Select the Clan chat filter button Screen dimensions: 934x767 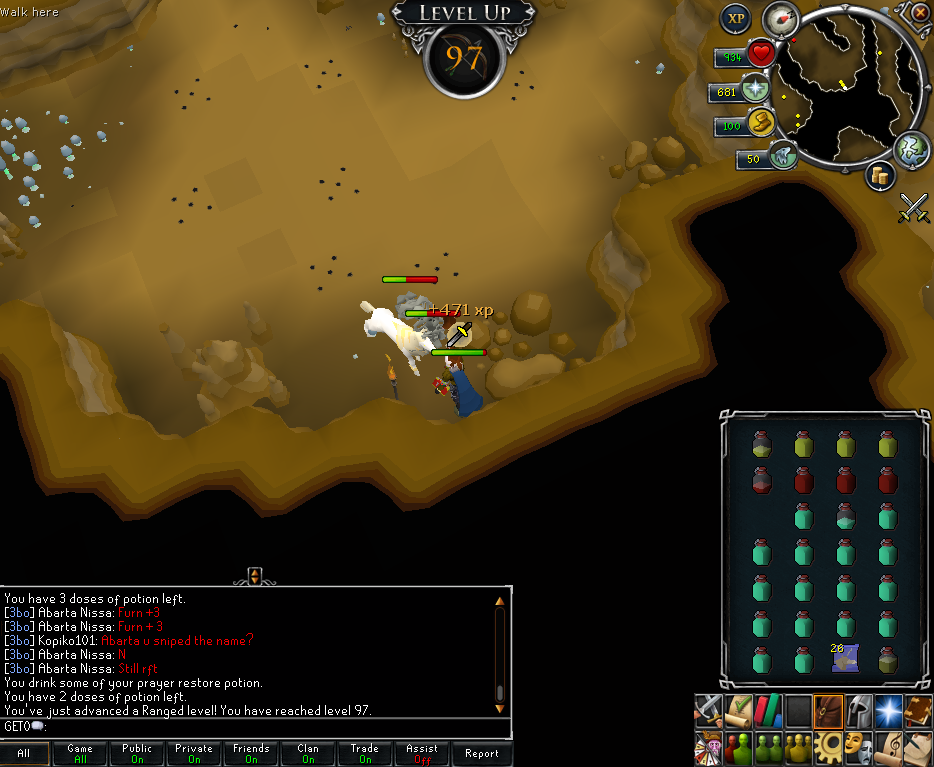308,753
